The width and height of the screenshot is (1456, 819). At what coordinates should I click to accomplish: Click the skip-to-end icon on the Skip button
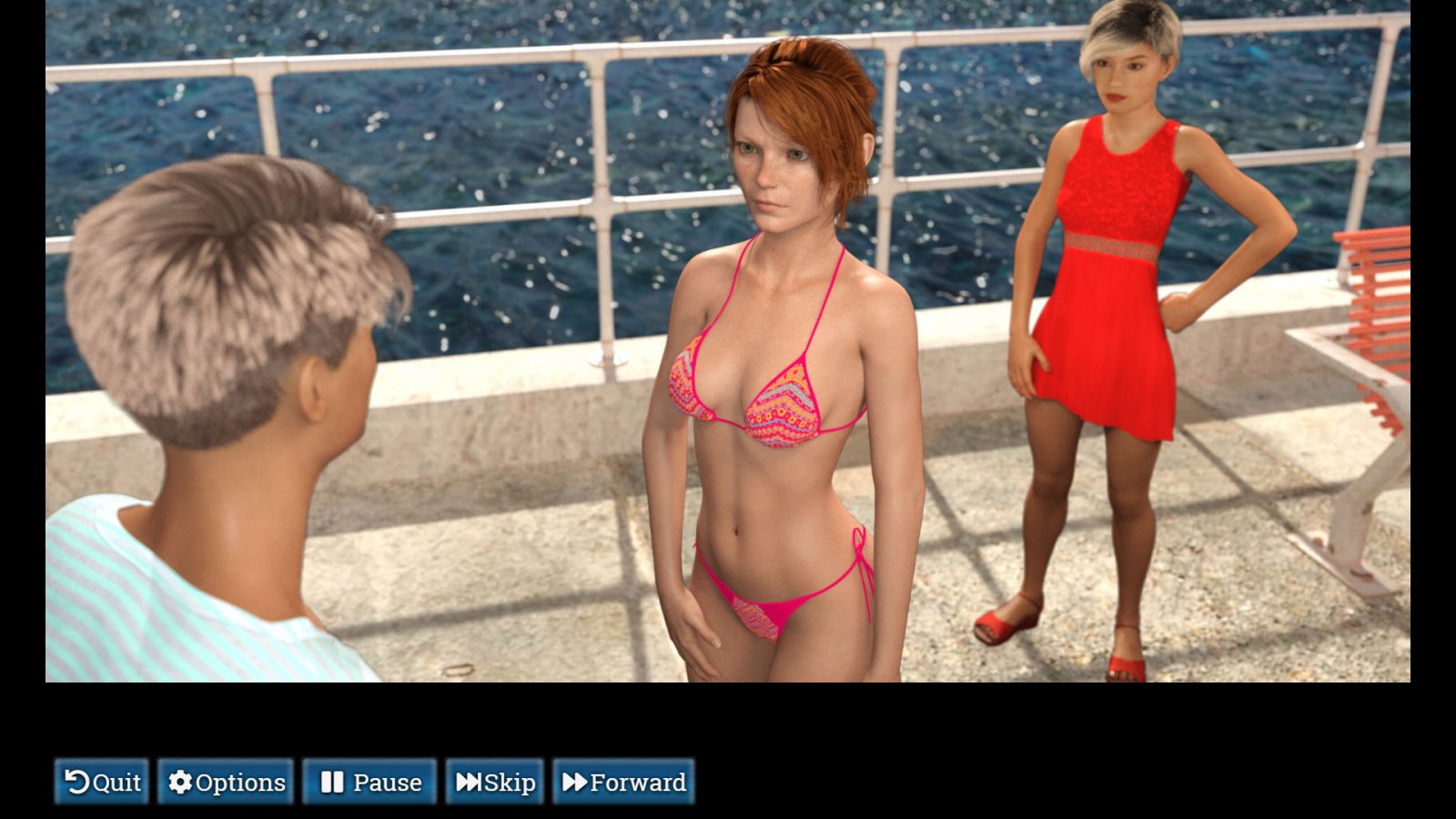[x=470, y=782]
